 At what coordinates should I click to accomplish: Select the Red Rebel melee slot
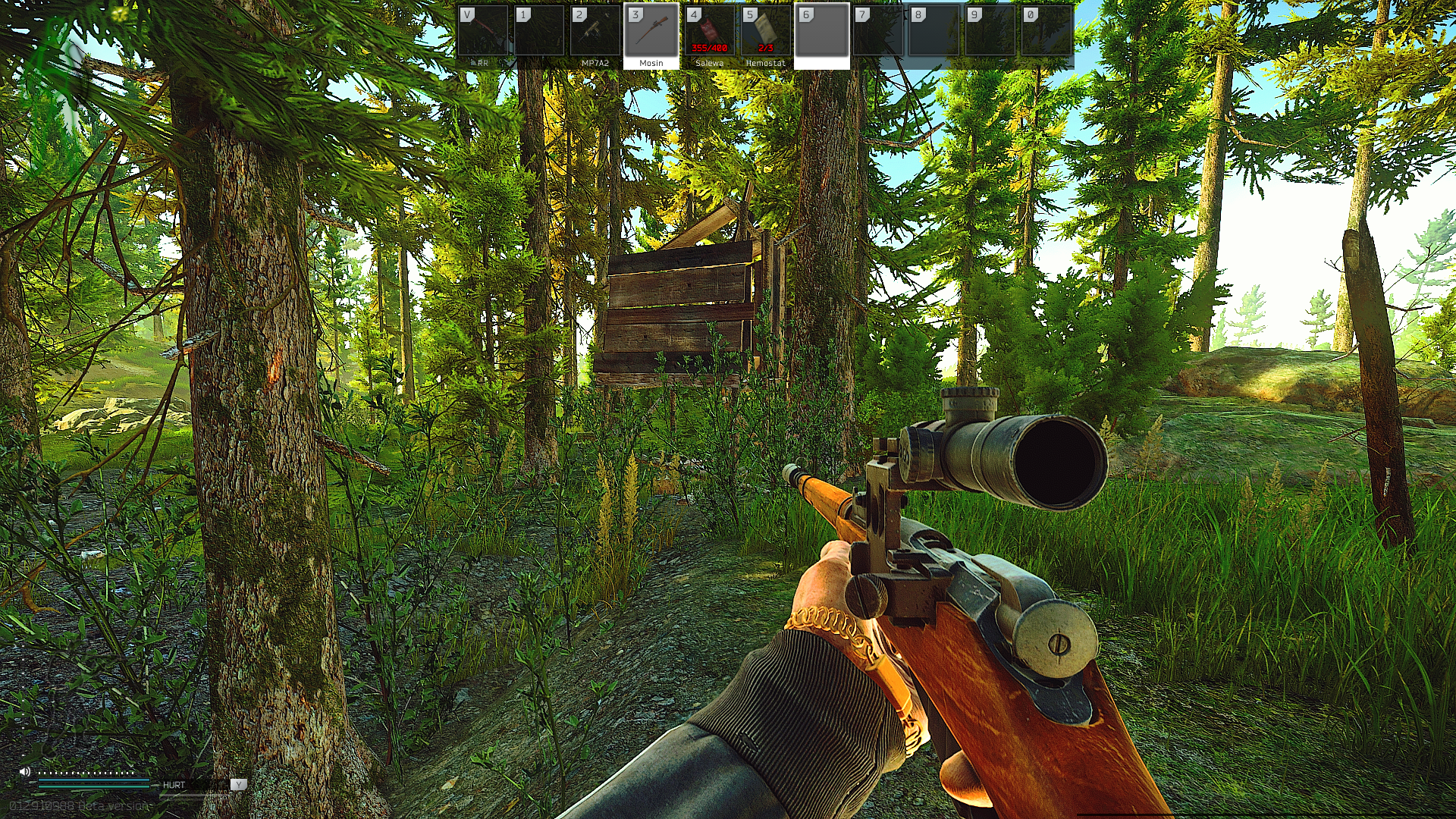pyautogui.click(x=482, y=34)
